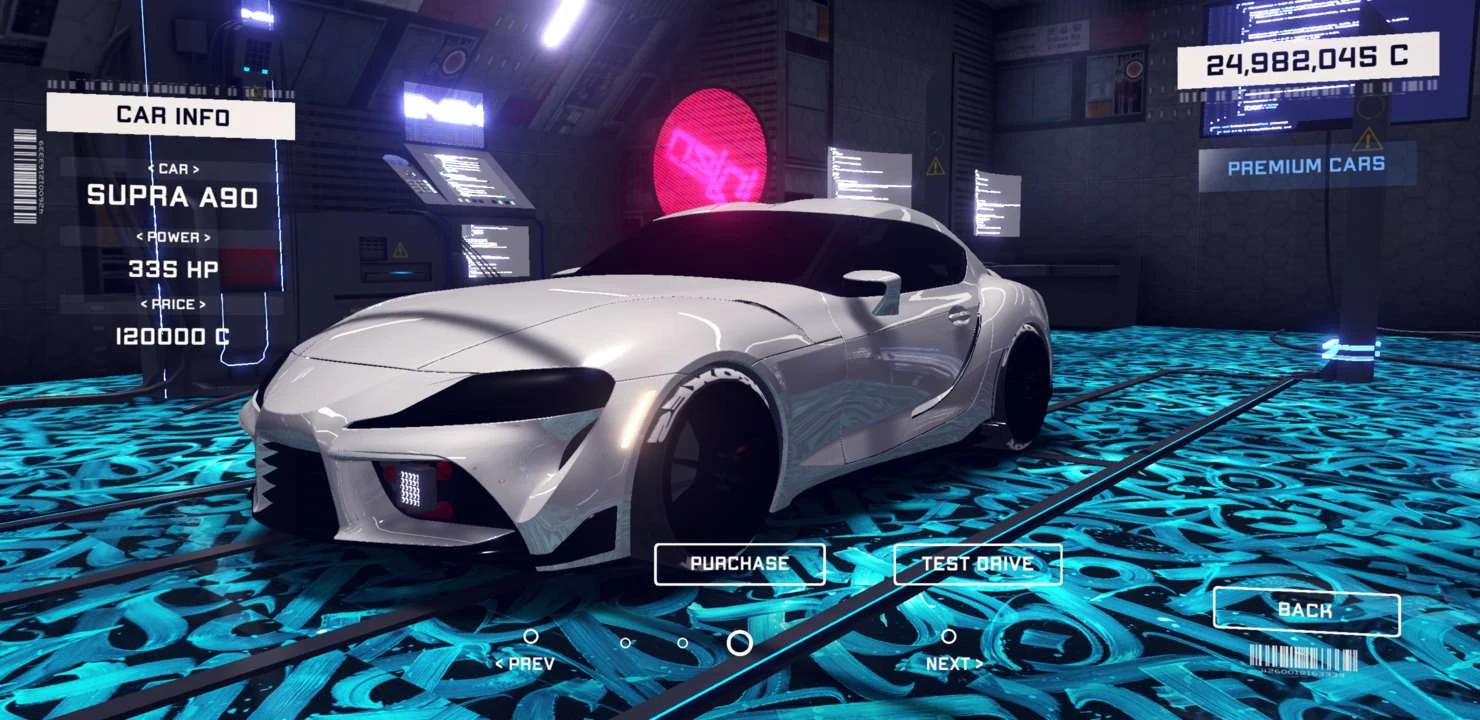Purchase the Supra A90
Viewport: 1480px width, 720px height.
pyautogui.click(x=739, y=564)
